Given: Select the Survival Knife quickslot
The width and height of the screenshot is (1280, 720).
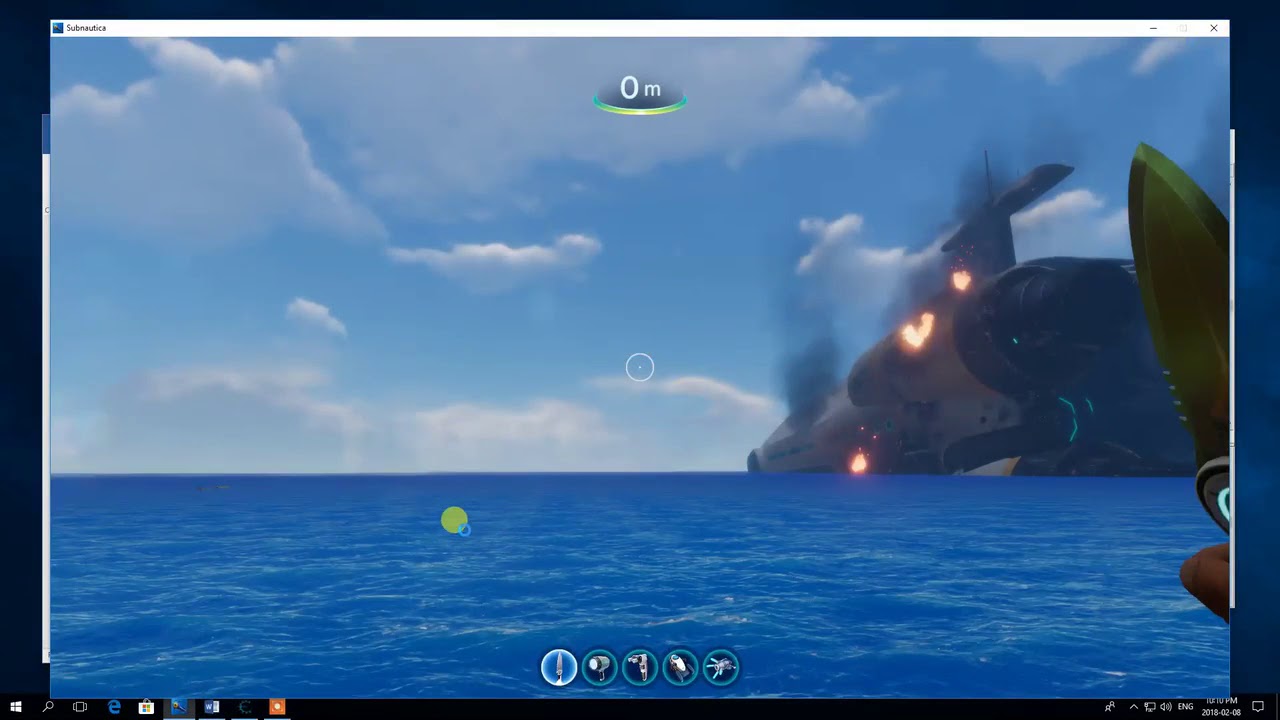Looking at the screenshot, I should 559,668.
